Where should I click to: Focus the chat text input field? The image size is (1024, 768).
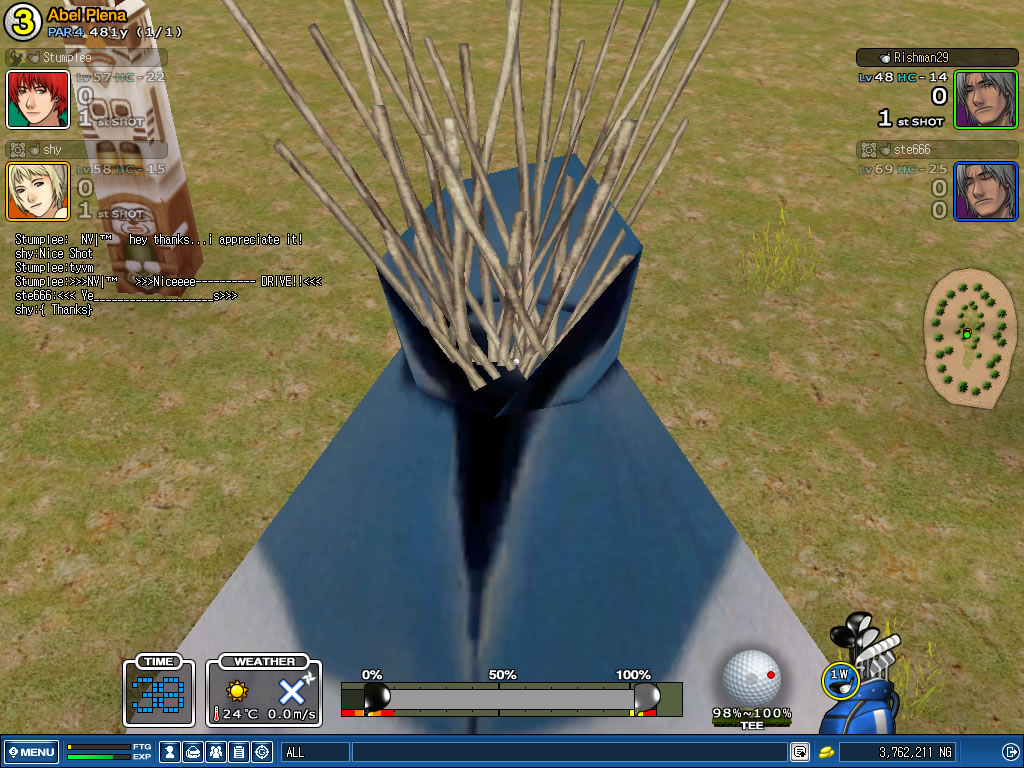tap(570, 752)
